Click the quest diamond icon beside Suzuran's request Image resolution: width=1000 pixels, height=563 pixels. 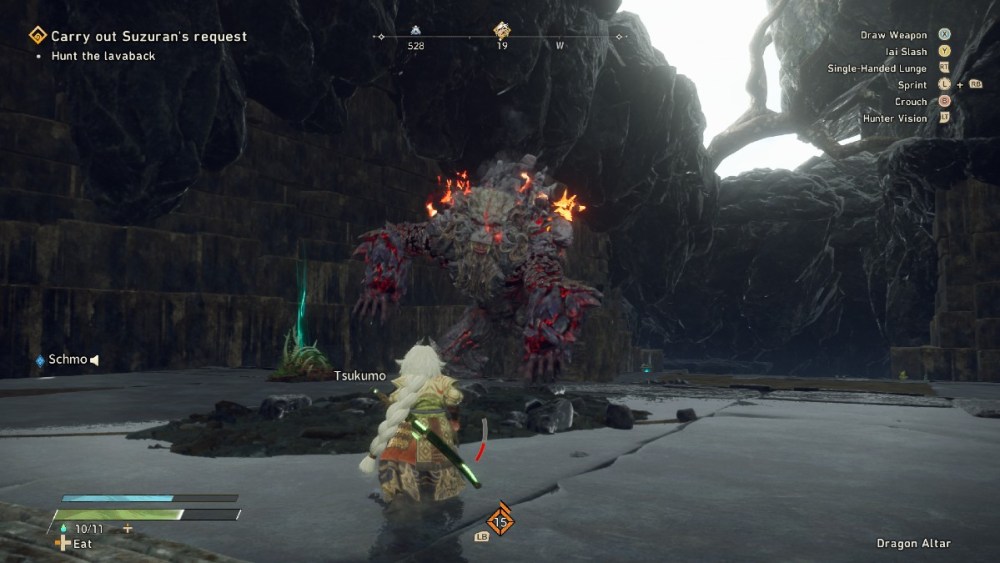(38, 37)
